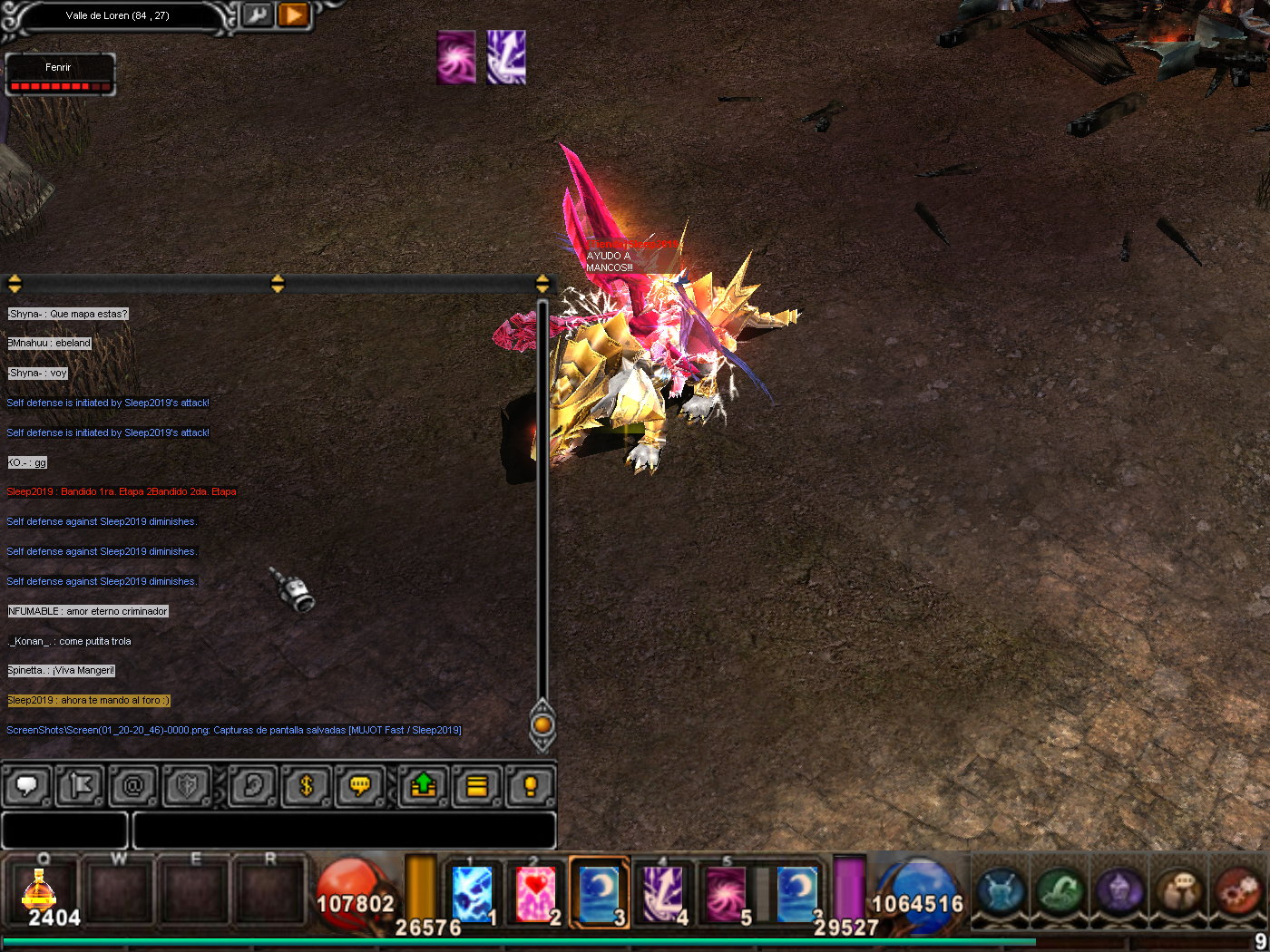1270x952 pixels.
Task: Open the red gears options icon
Action: click(1237, 890)
